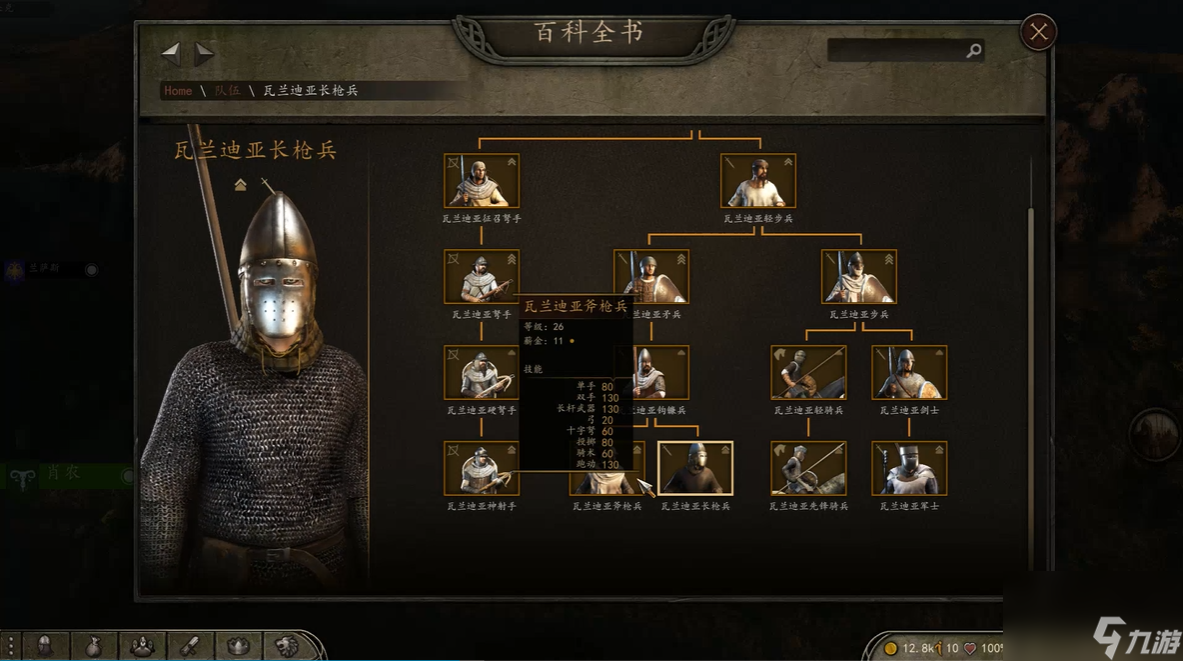Select the 瓦兰迪亚征召弩手 troop portrait
Viewport: 1183px width, 661px height.
pos(481,181)
